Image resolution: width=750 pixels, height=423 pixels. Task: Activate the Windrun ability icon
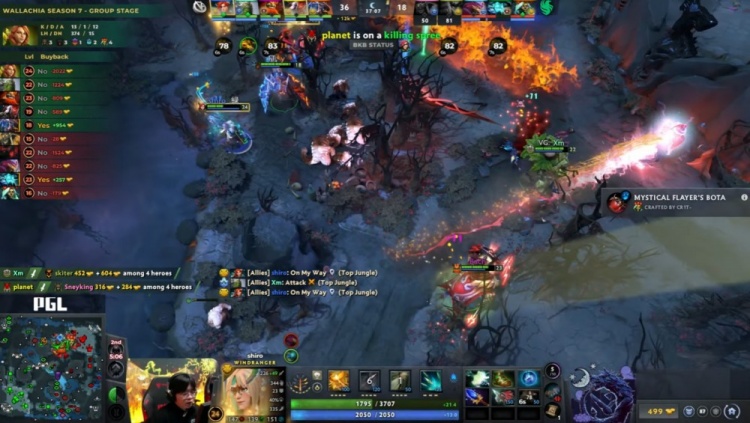(x=400, y=381)
